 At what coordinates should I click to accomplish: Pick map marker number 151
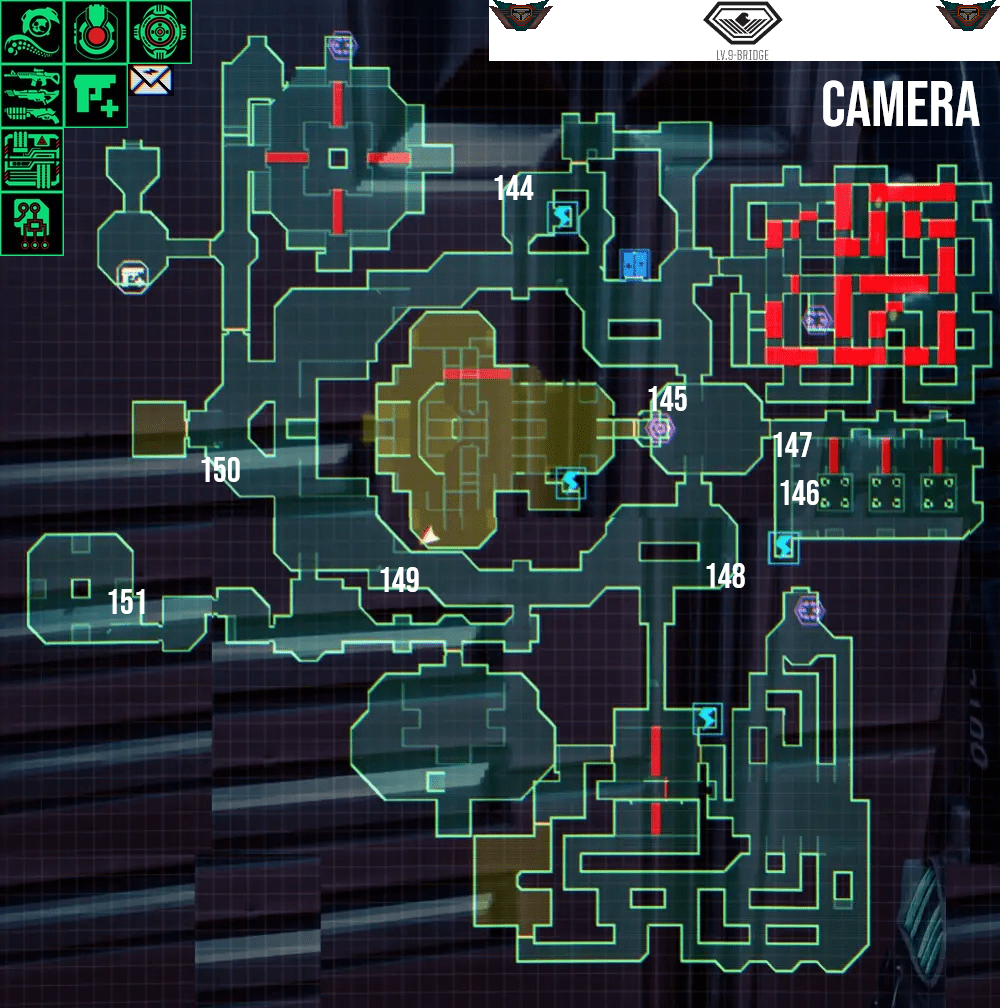click(127, 603)
